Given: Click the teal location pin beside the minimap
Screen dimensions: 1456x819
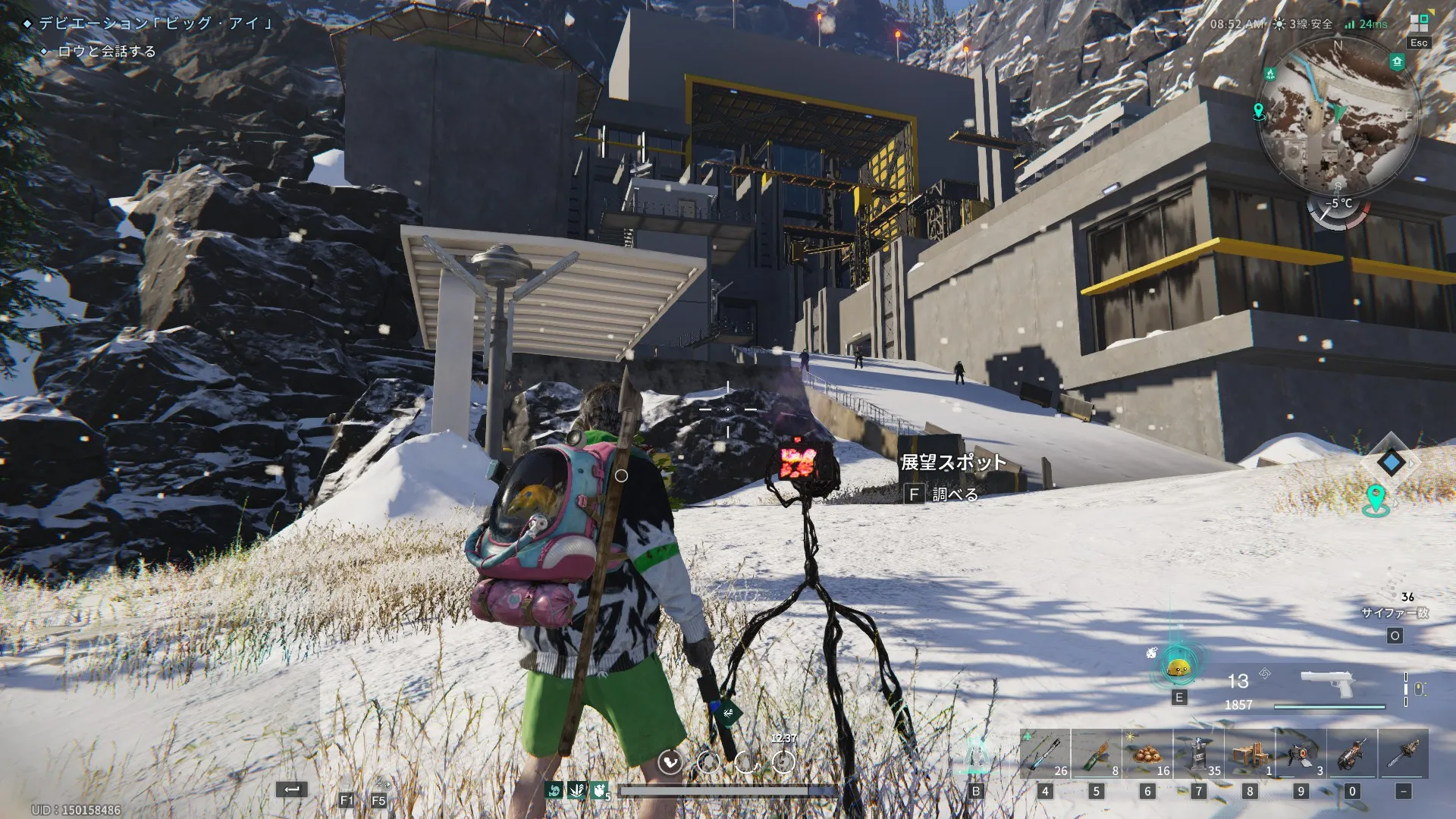Looking at the screenshot, I should [1259, 111].
